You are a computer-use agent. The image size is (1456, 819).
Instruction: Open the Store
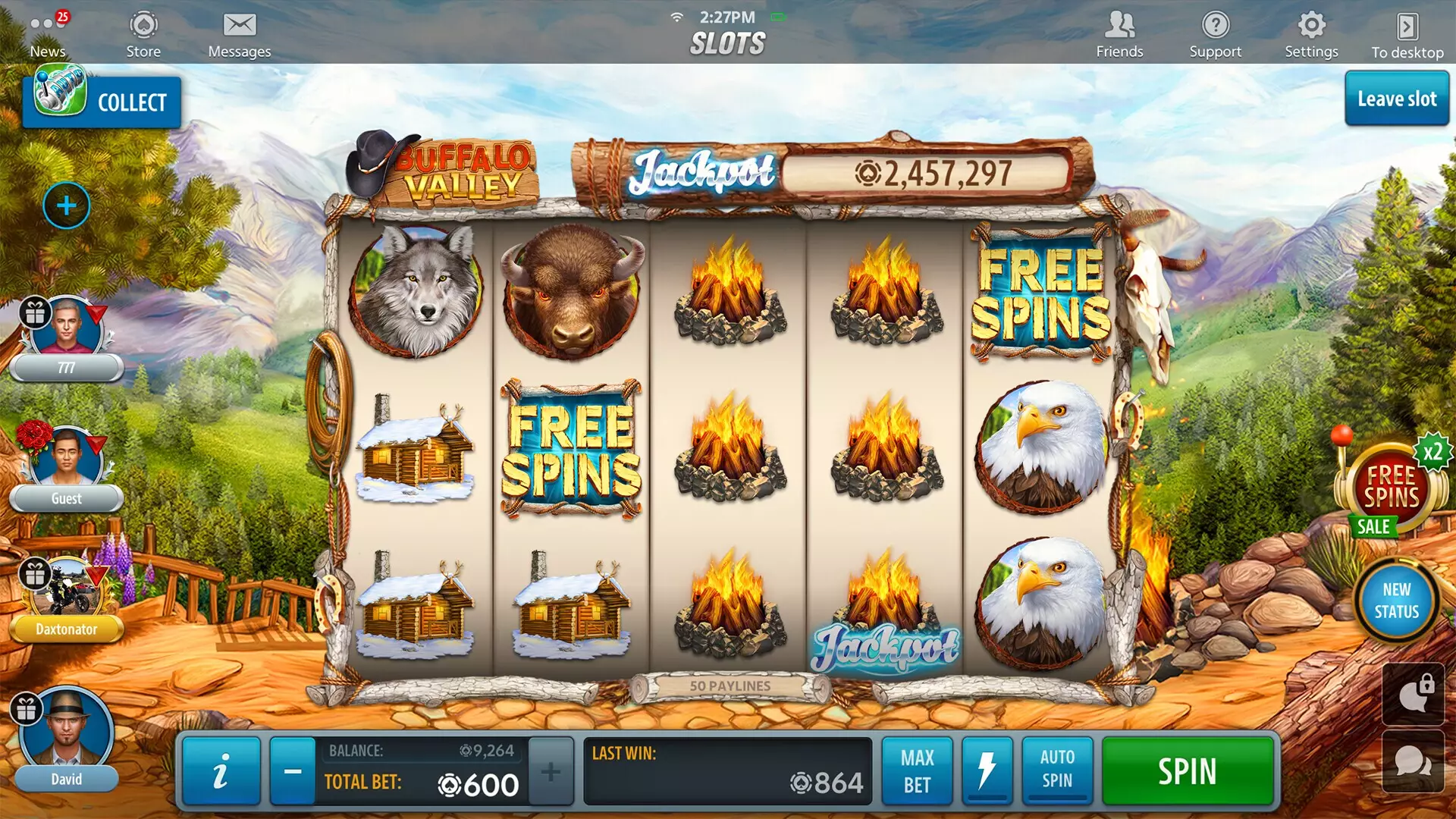click(143, 30)
